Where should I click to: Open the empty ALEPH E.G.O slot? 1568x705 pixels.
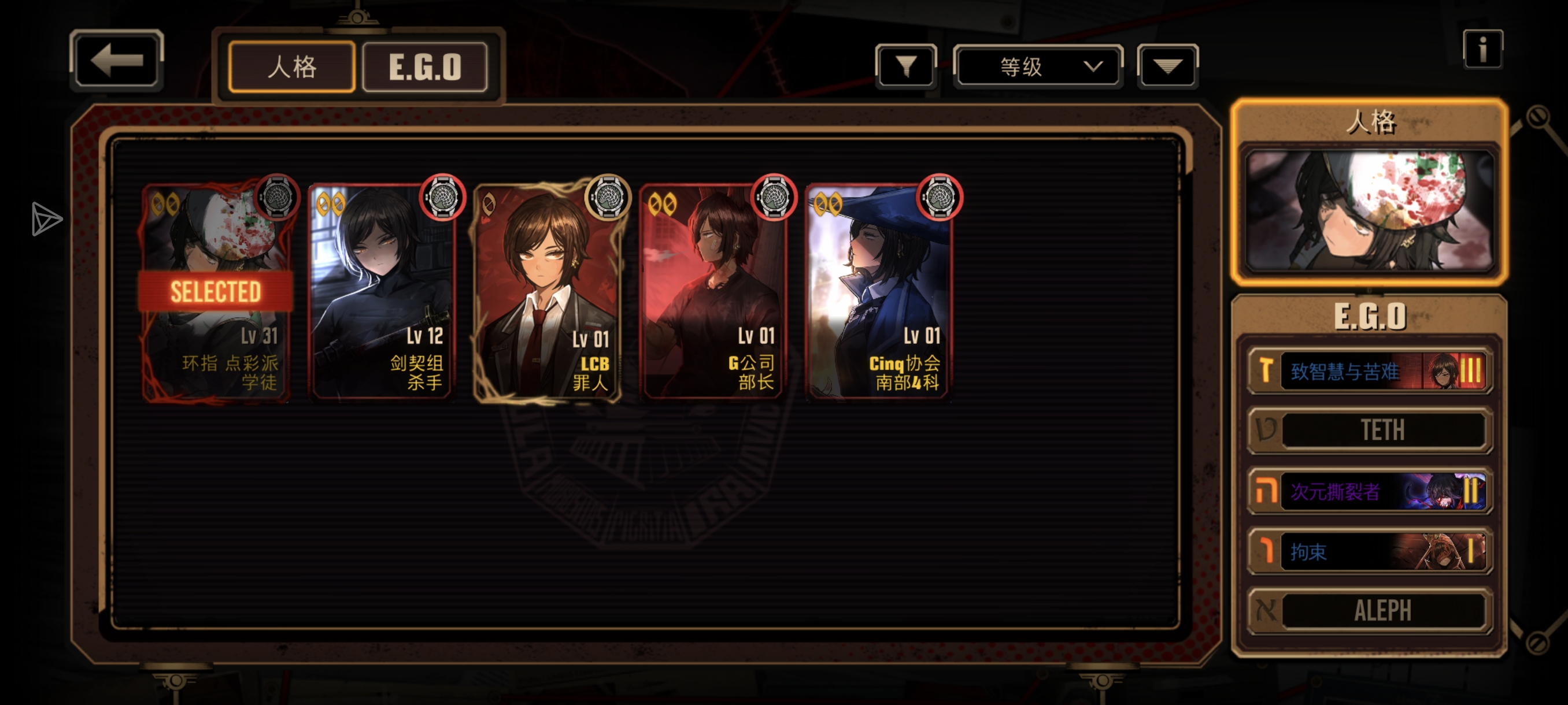(1370, 610)
